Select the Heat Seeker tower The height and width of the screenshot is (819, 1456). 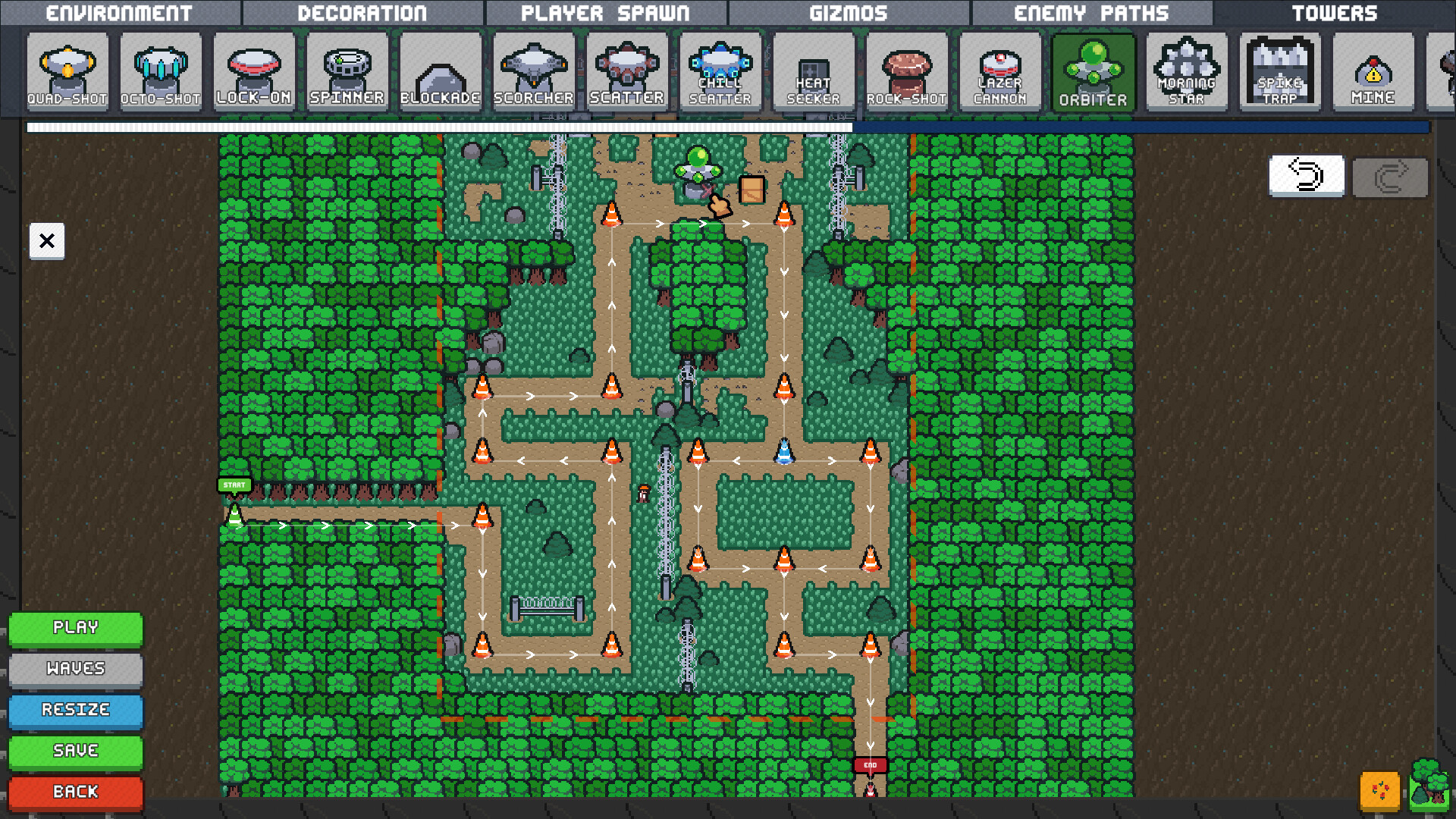coord(813,70)
